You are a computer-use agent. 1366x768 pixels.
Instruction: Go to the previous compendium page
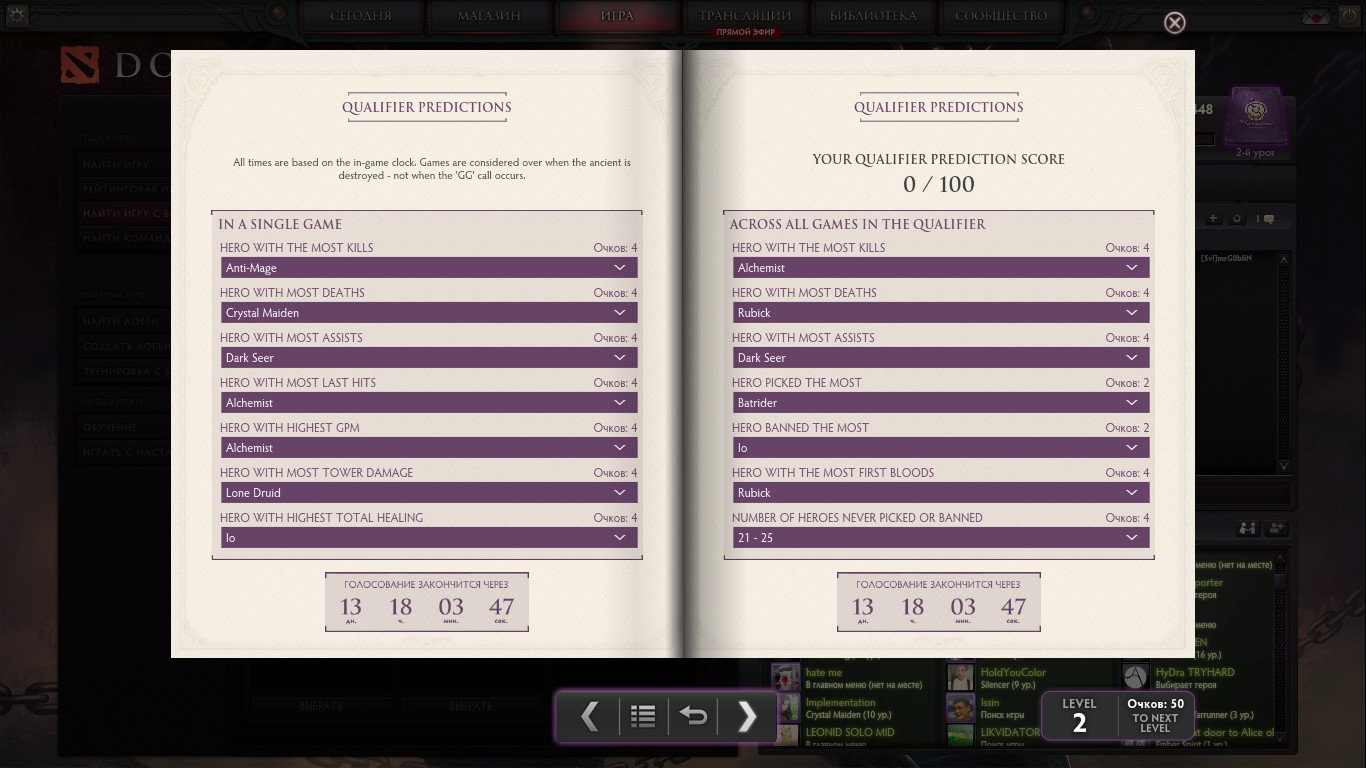pos(590,716)
